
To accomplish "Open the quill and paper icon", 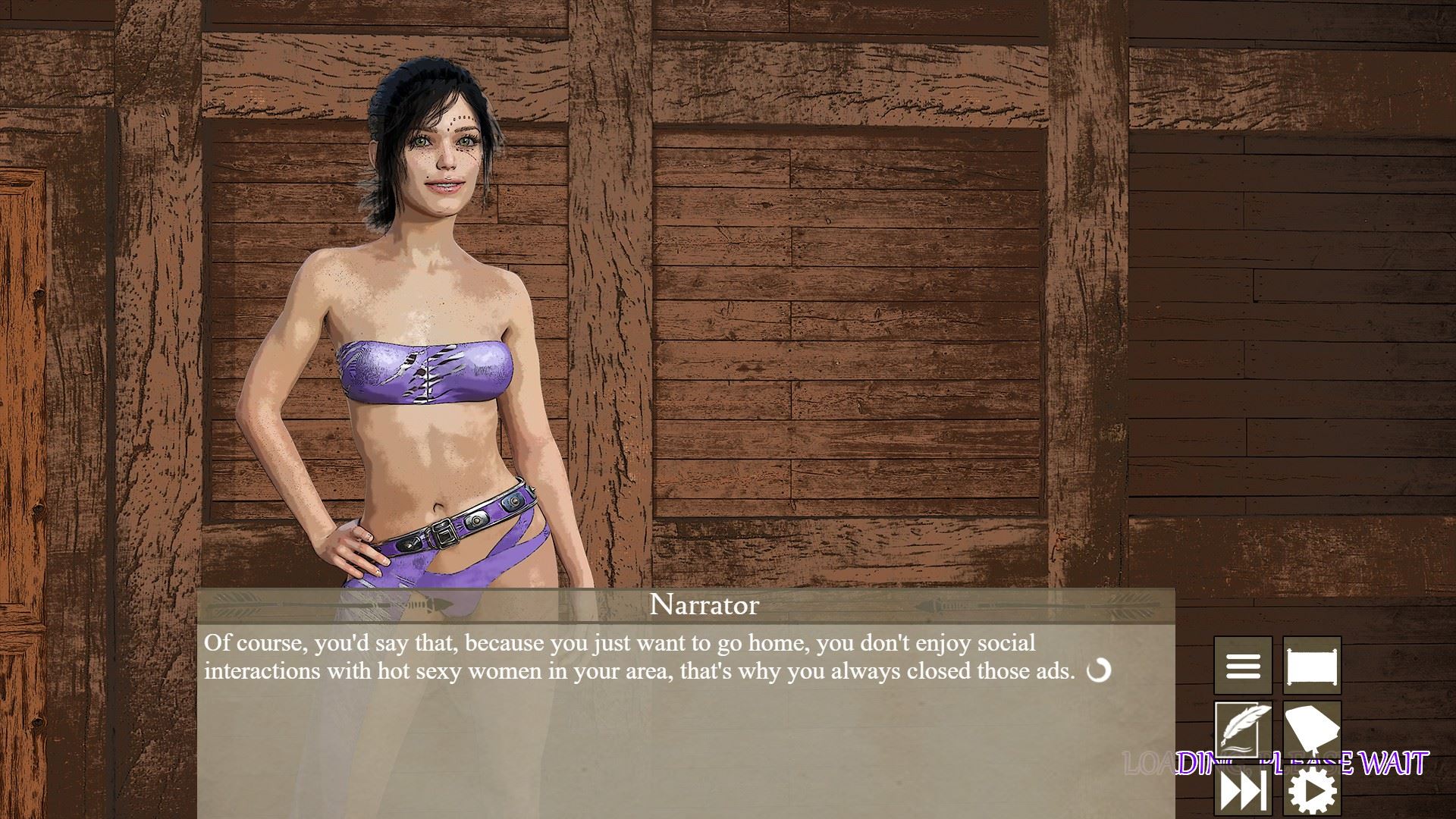I will tap(1242, 730).
